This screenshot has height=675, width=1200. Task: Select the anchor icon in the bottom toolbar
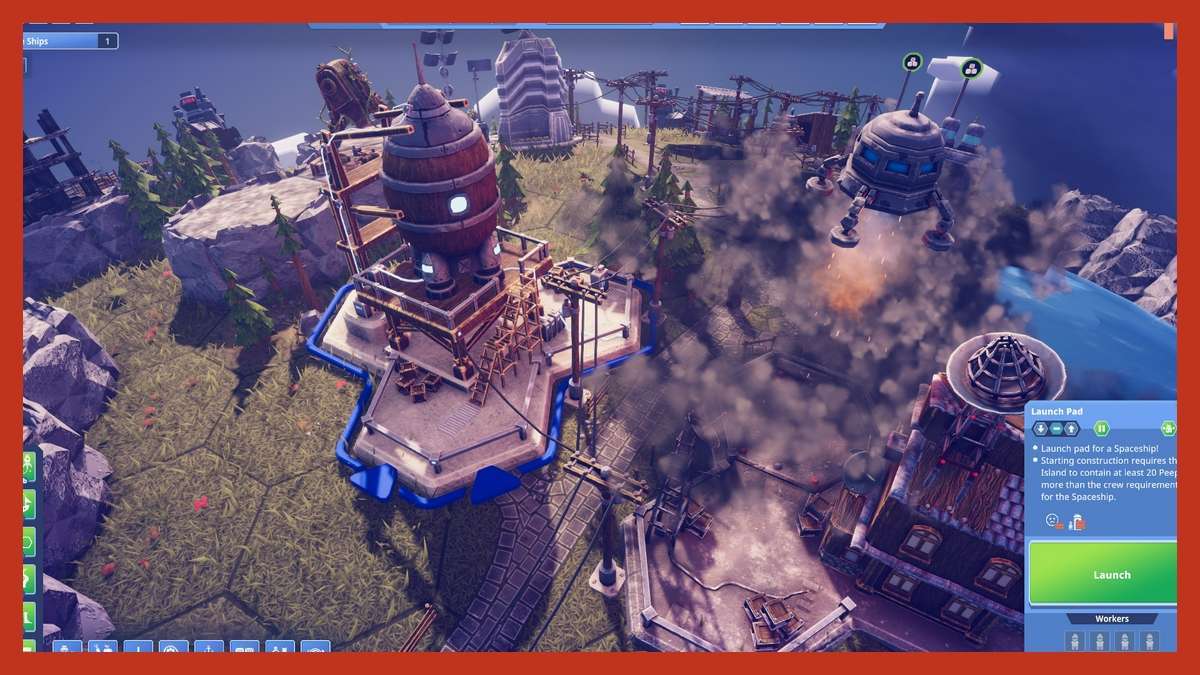pos(208,648)
